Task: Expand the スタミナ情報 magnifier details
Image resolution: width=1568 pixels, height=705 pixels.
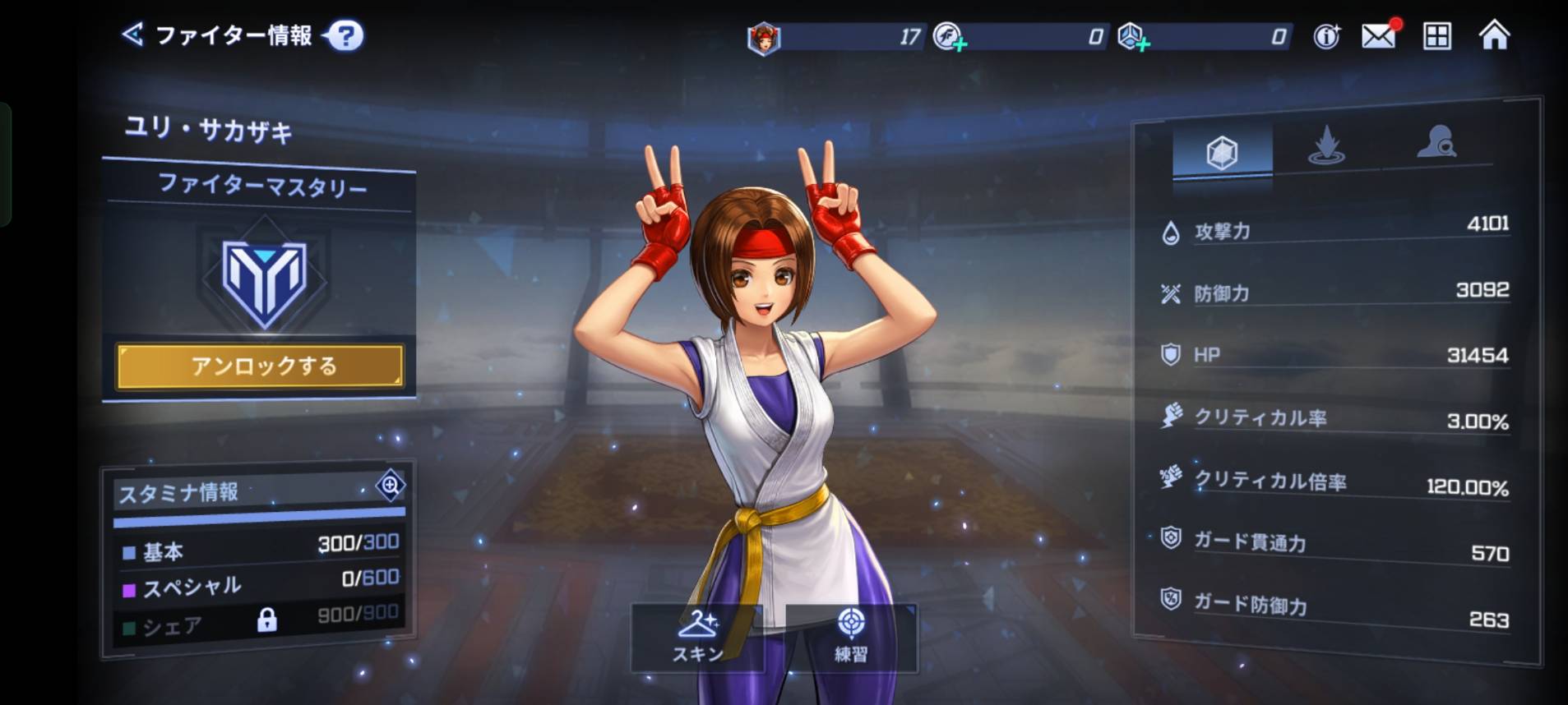Action: 390,486
